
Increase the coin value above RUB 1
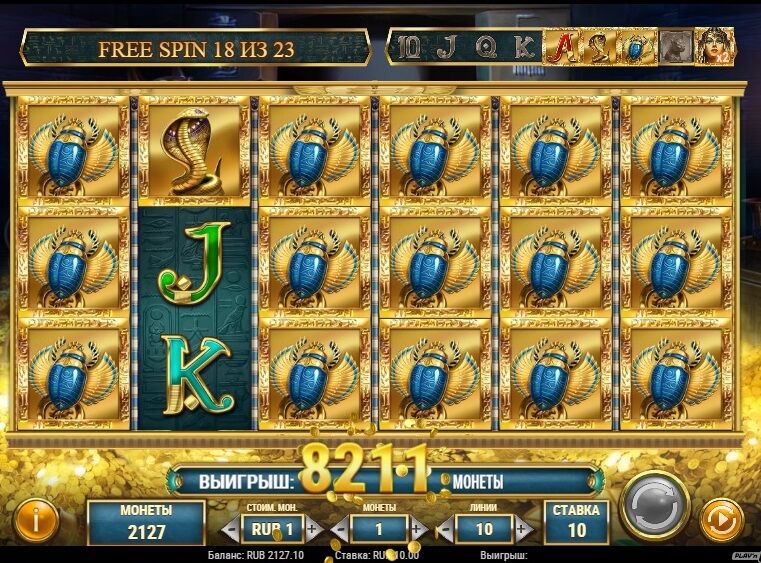click(x=313, y=528)
